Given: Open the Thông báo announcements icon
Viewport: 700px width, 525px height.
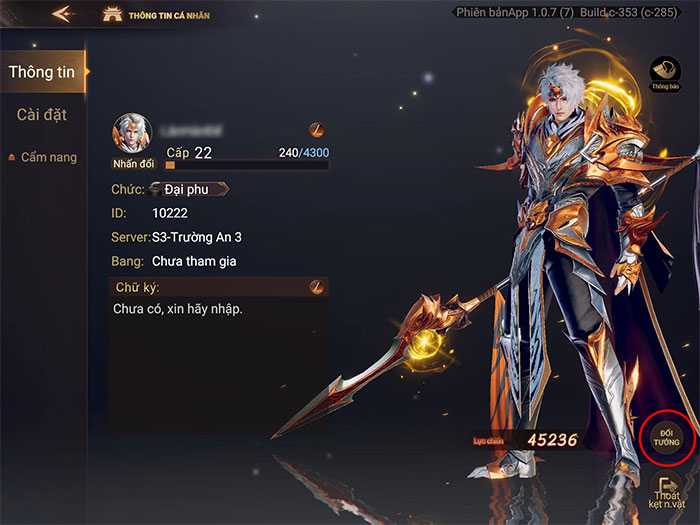Looking at the screenshot, I should (x=665, y=72).
